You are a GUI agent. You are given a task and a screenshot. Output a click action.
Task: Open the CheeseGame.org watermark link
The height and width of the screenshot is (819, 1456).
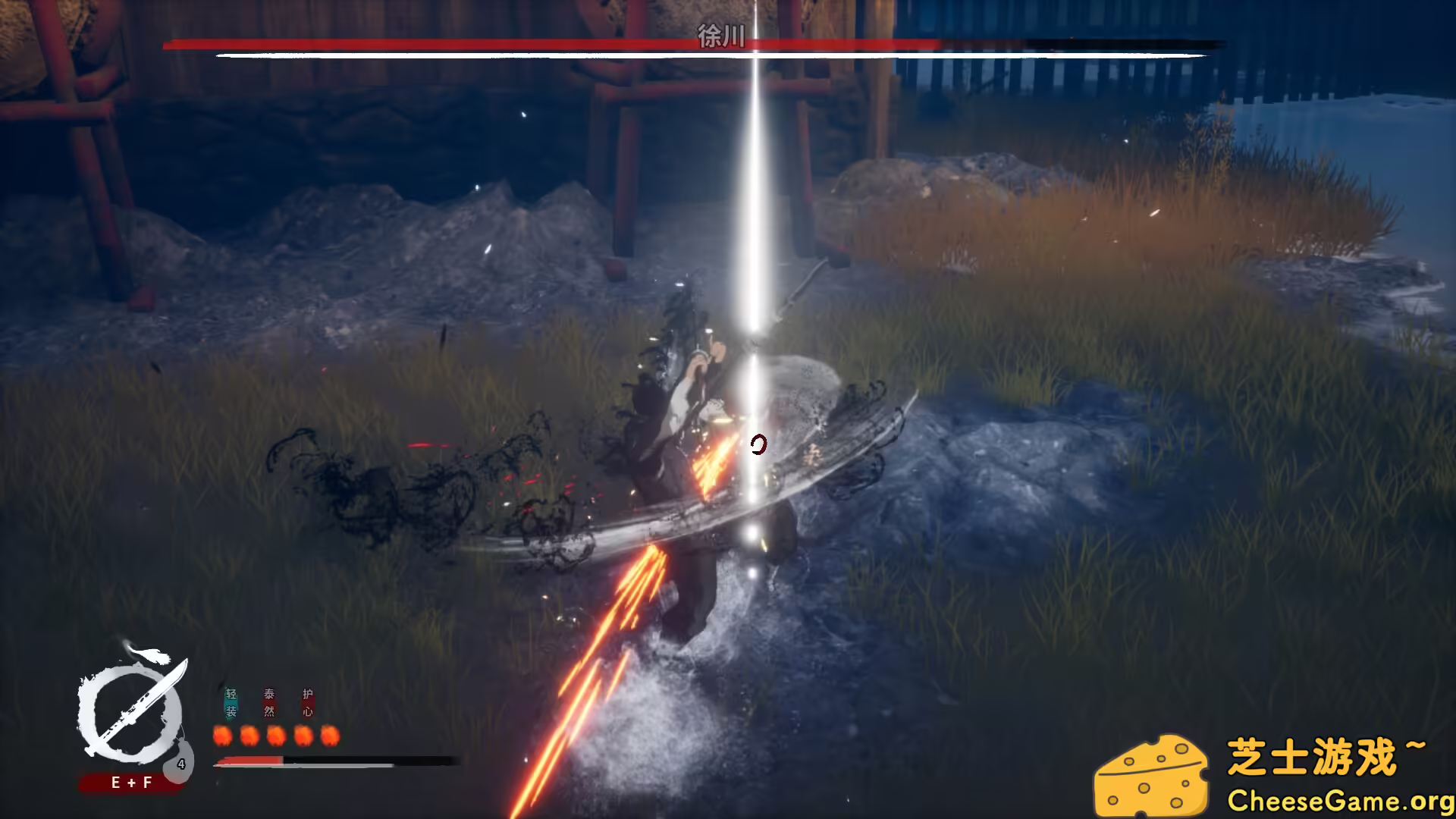click(x=1340, y=801)
